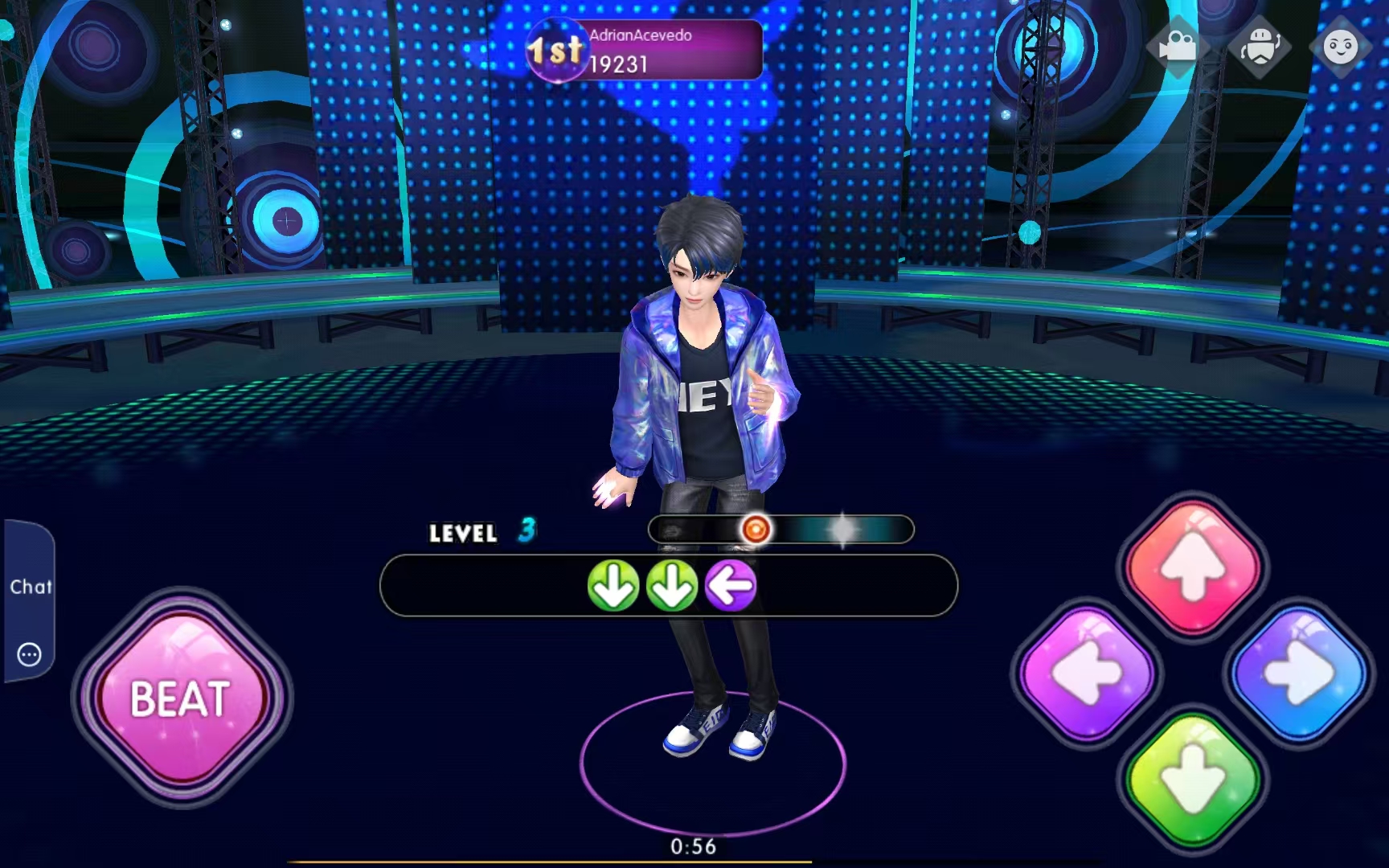The width and height of the screenshot is (1389, 868).
Task: Tap the green down arrow button
Action: point(1194,778)
